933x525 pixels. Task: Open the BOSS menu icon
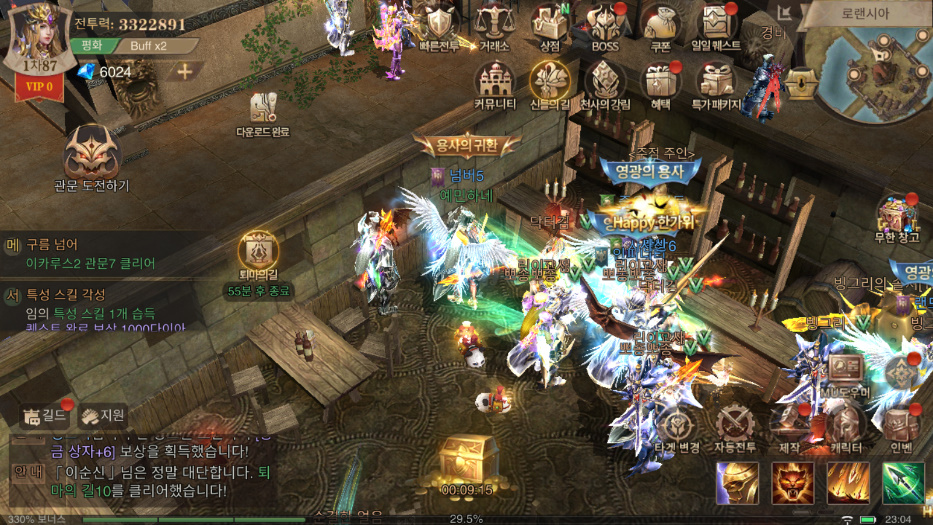pos(604,25)
